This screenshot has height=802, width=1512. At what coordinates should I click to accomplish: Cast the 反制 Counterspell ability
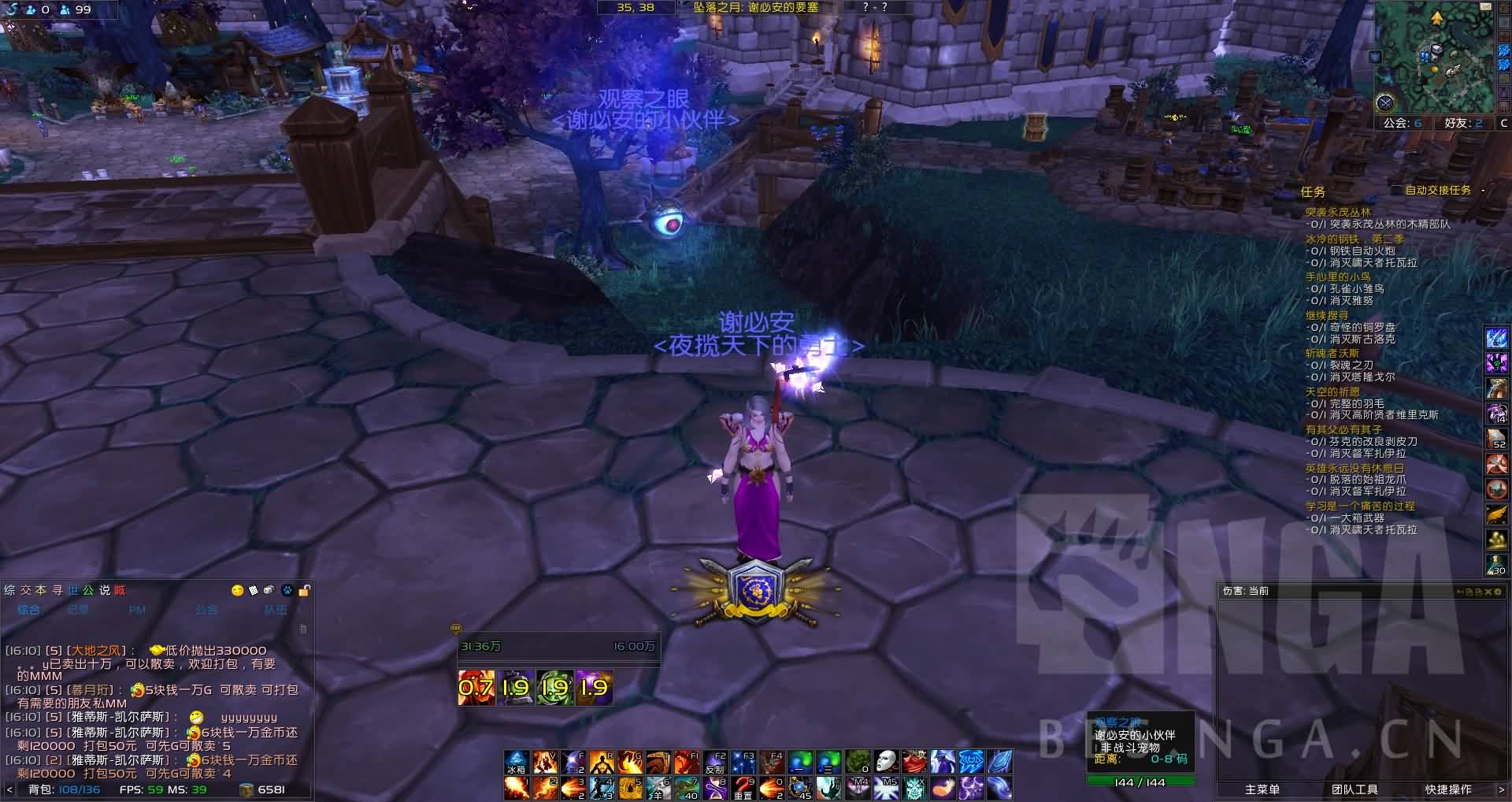point(715,763)
